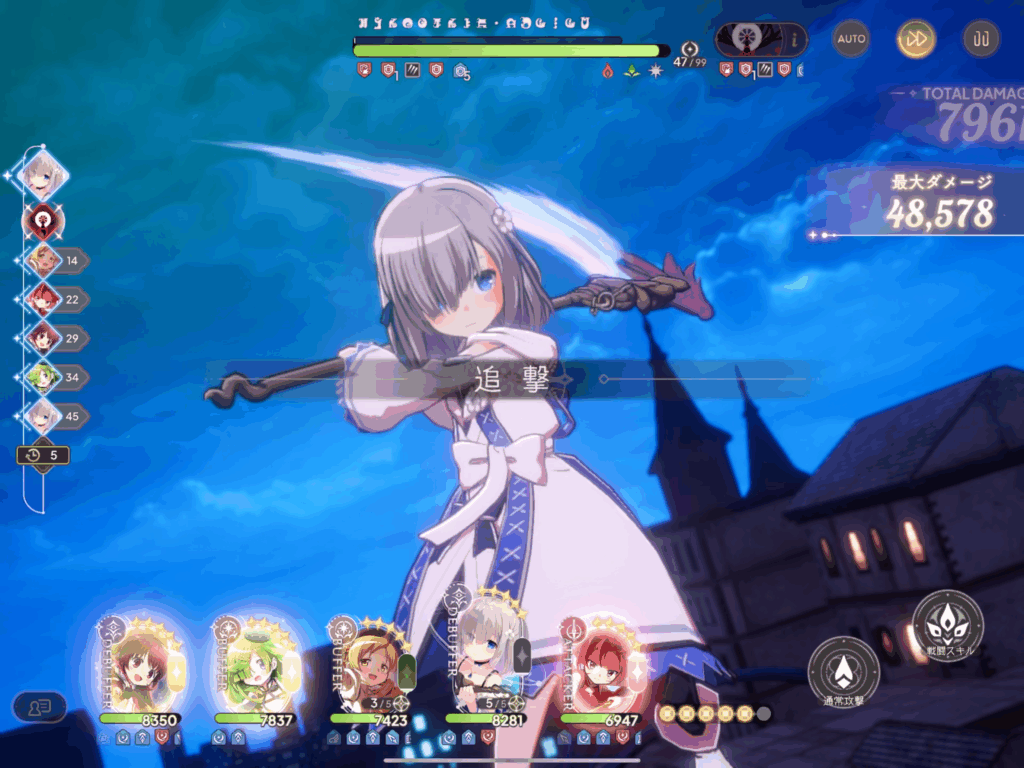Select the blonde portrait marked 14 in turn order
Viewport: 1024px width, 768px height.
[43, 260]
